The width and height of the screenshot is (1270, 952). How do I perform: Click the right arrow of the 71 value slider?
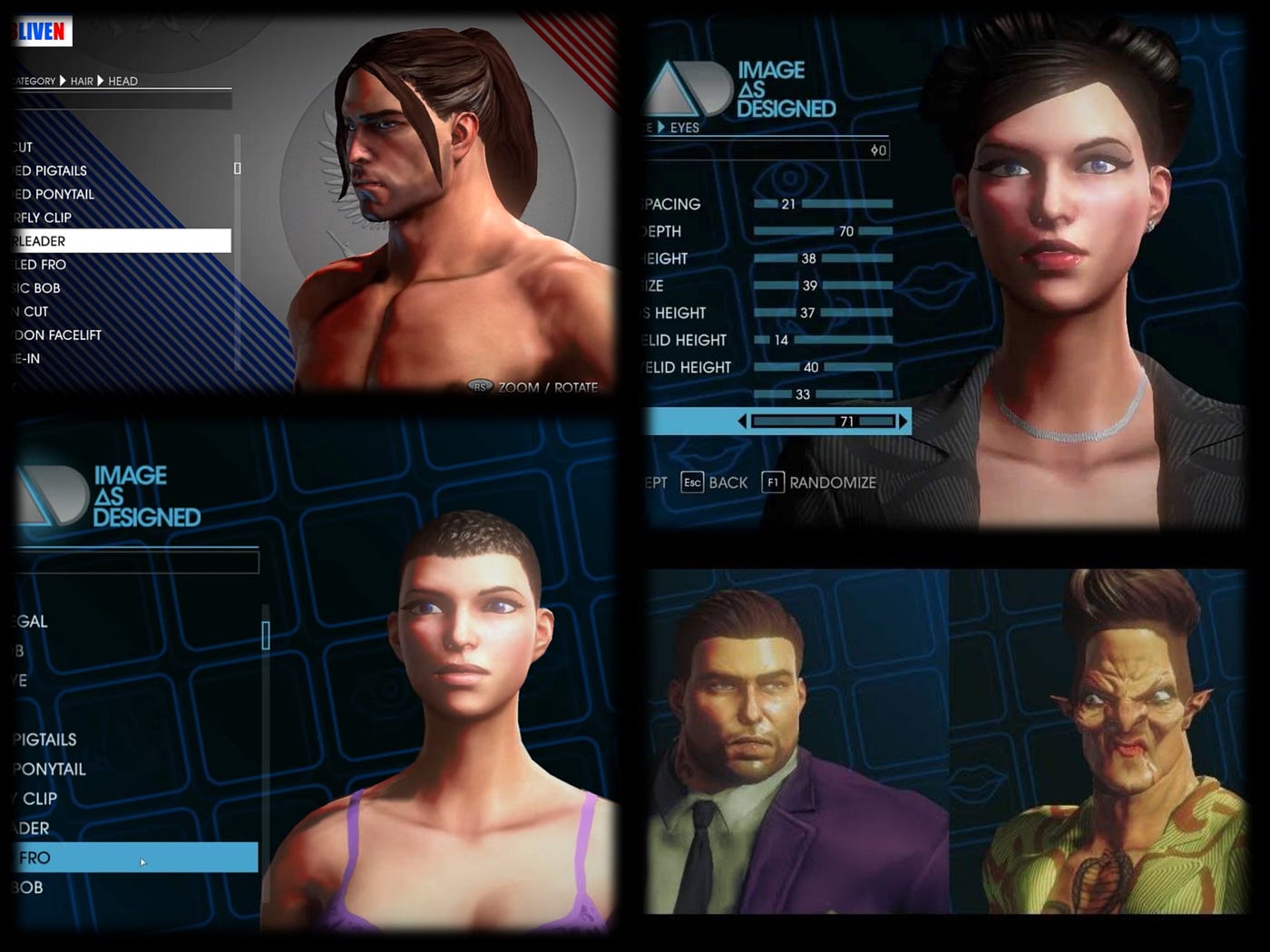[903, 420]
